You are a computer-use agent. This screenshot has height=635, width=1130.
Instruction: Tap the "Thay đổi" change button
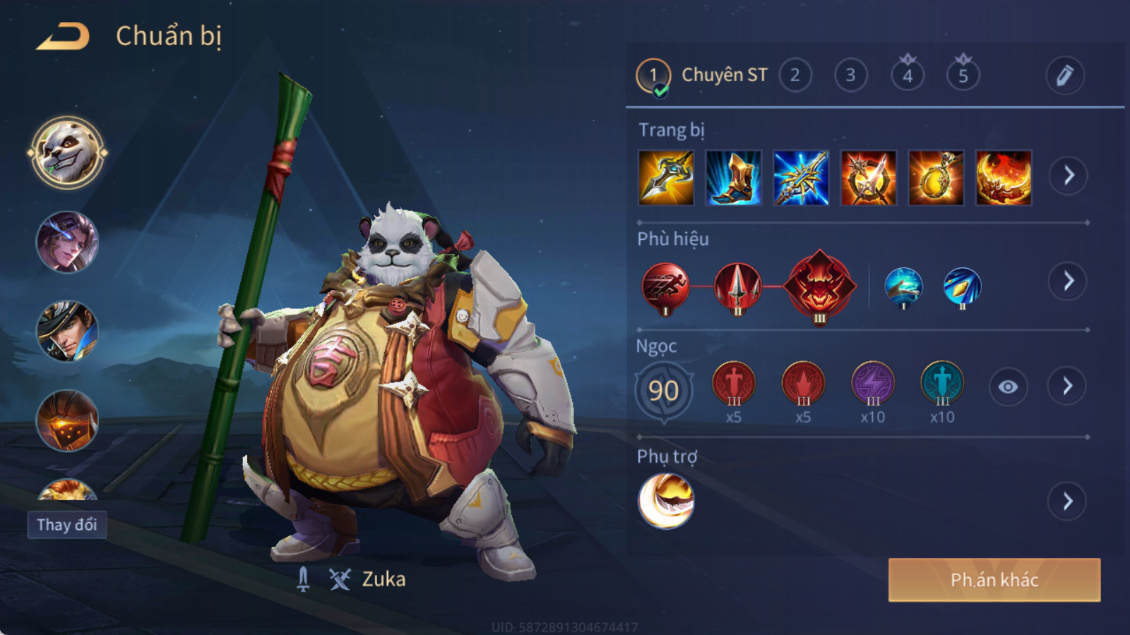[x=67, y=525]
